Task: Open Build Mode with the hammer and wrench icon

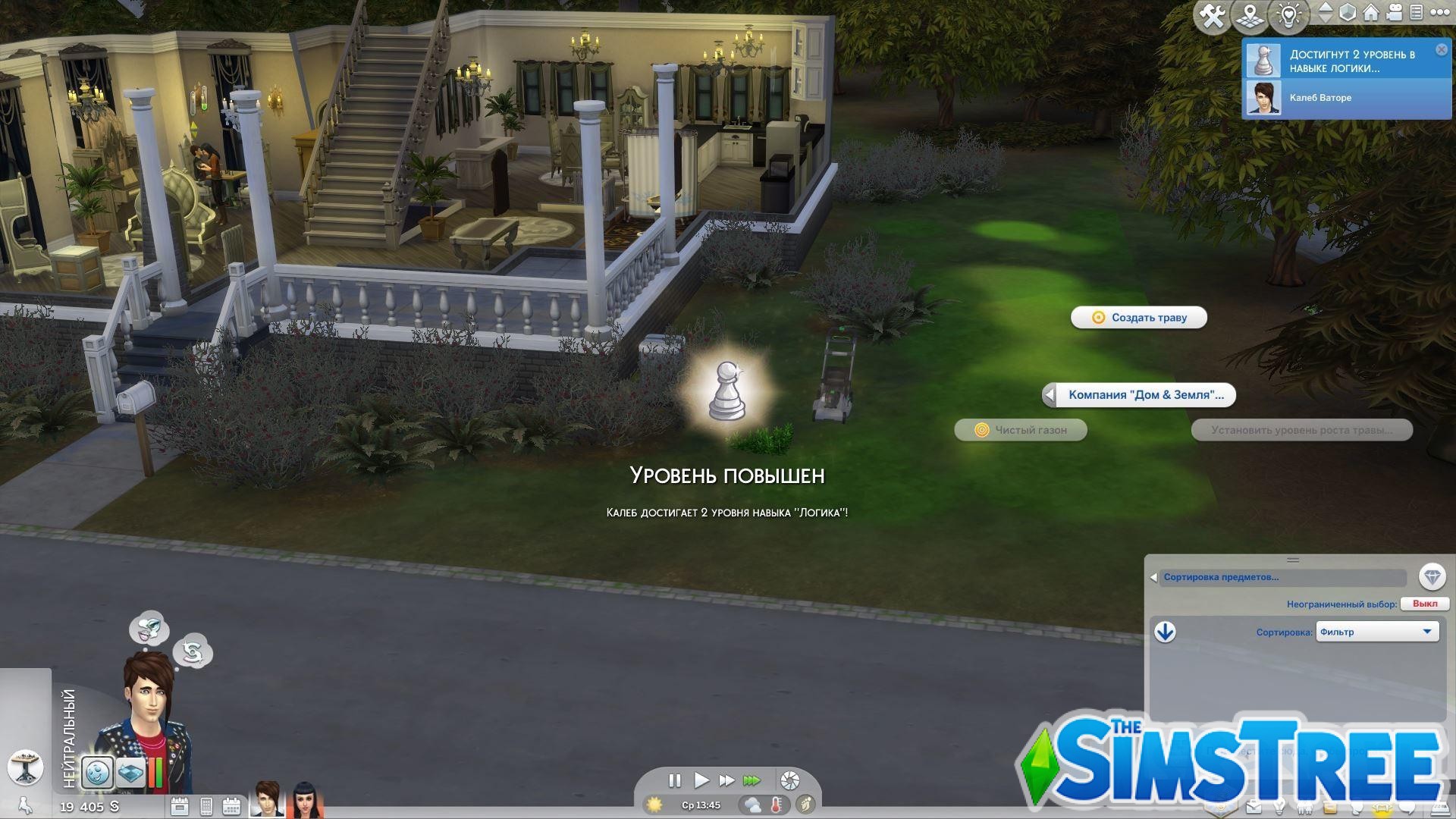Action: 1213,14
